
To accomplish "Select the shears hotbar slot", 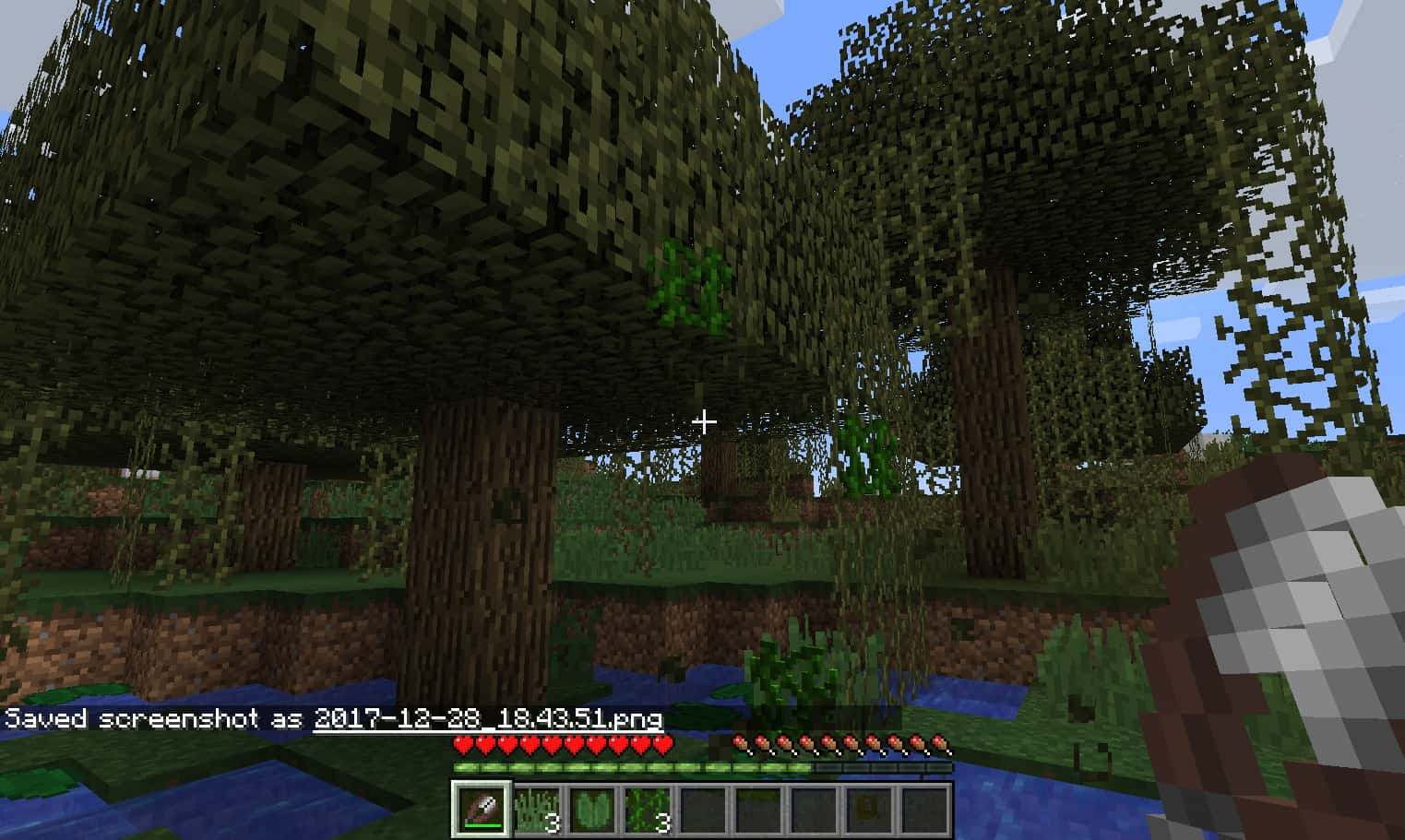I will 481,809.
